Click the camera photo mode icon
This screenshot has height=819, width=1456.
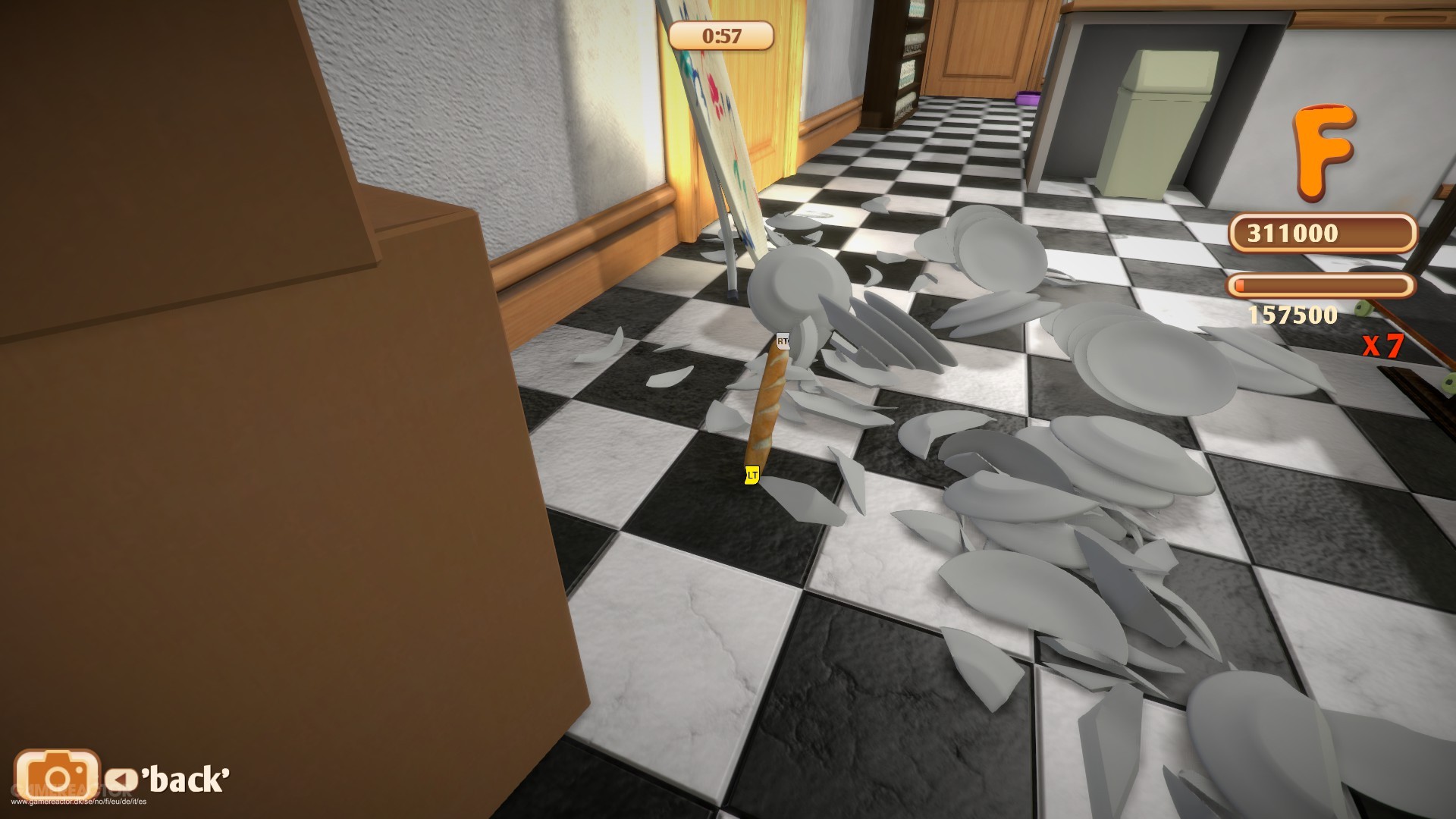57,774
